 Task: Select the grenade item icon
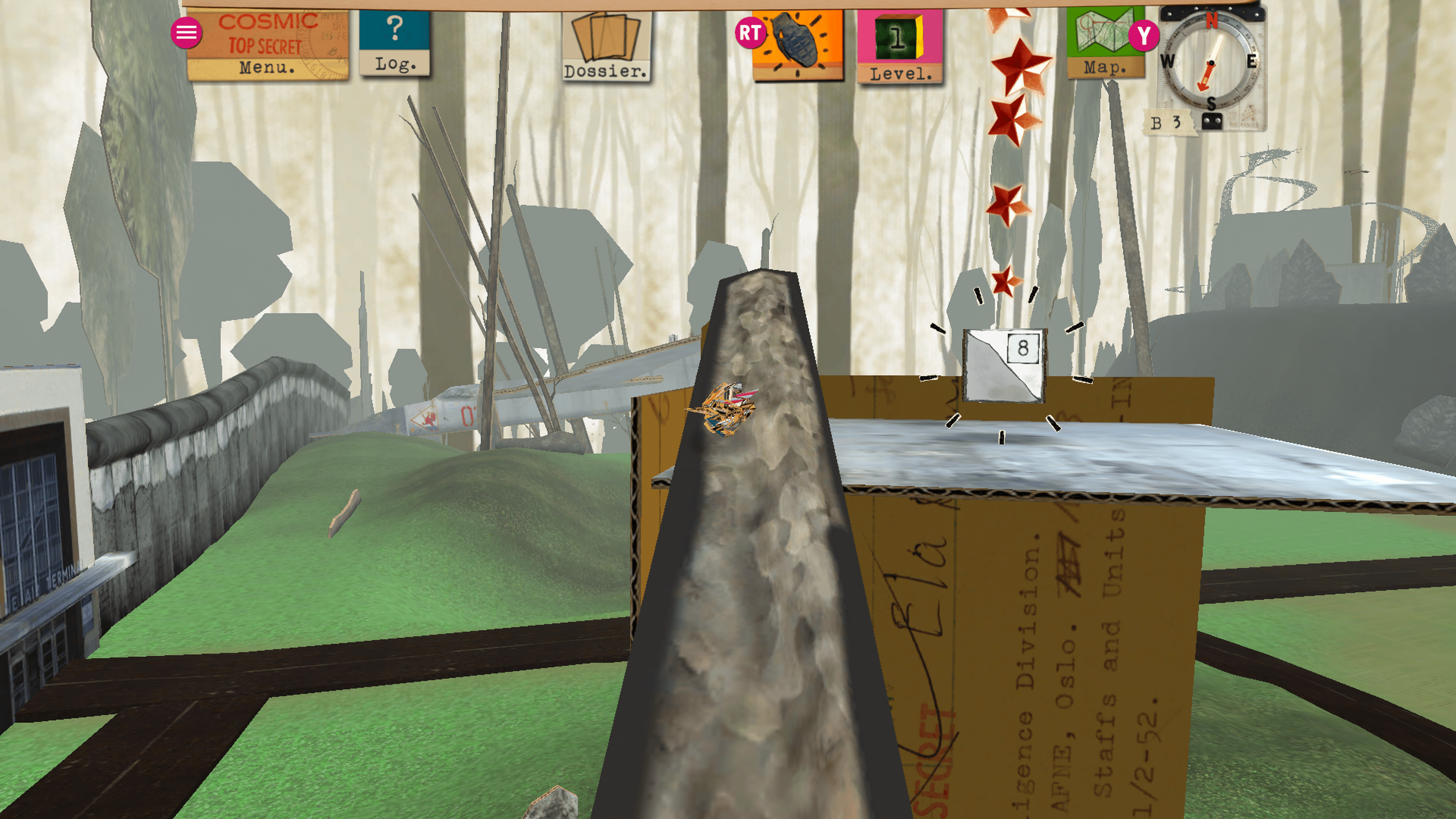(797, 44)
